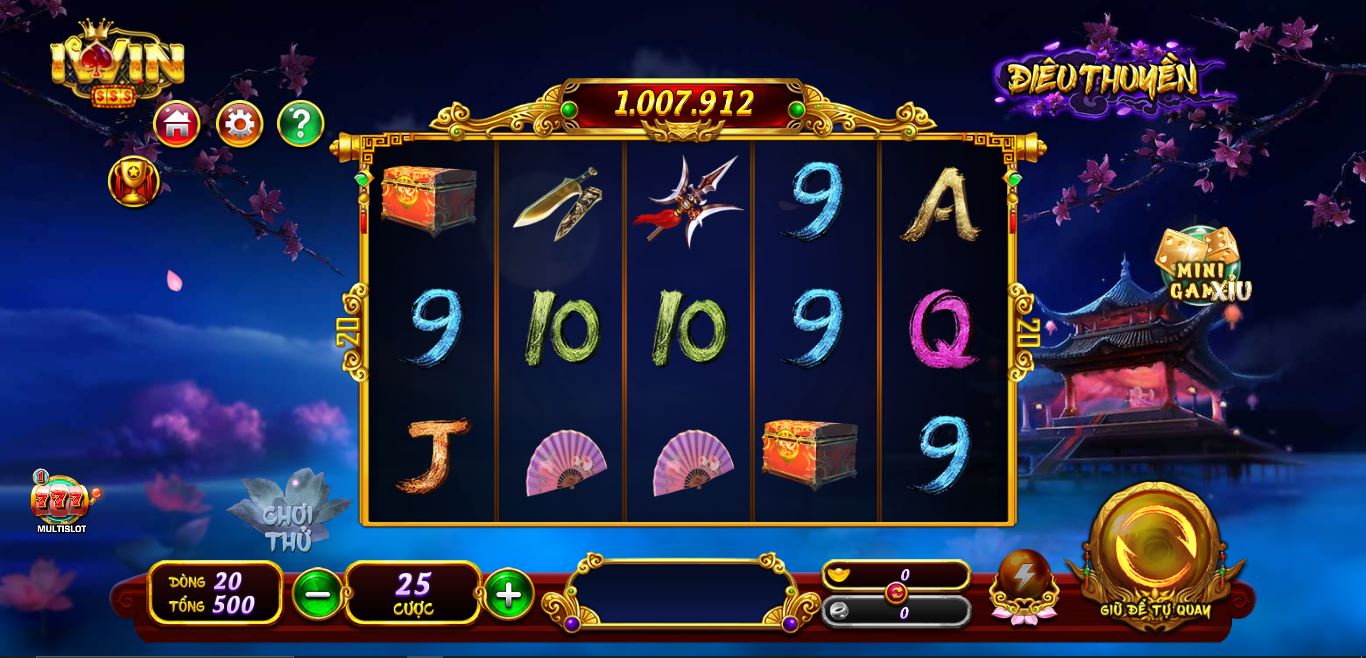Increase the bet with the plus button
The height and width of the screenshot is (658, 1366).
click(x=508, y=594)
